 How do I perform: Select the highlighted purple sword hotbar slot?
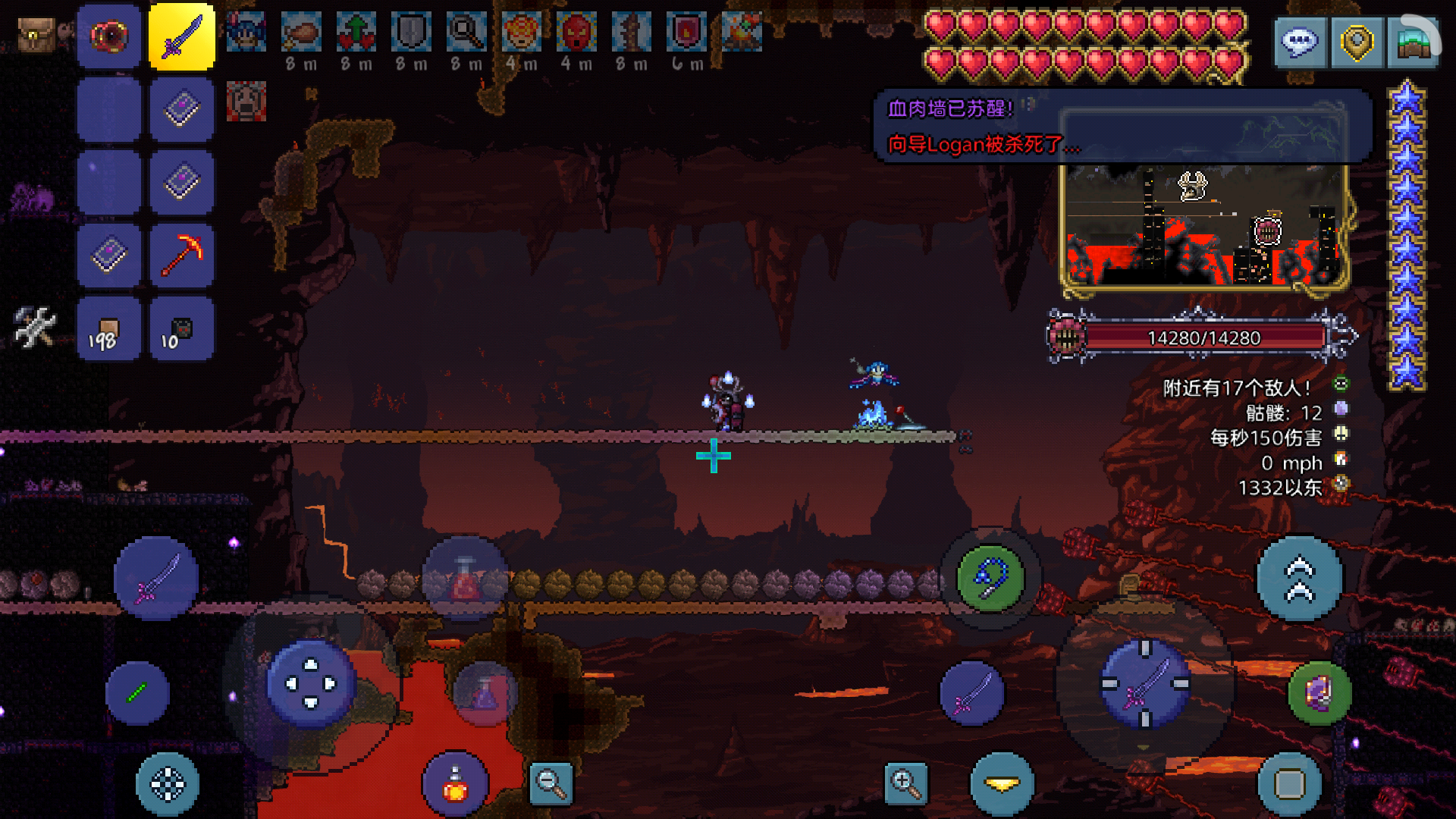click(x=182, y=36)
